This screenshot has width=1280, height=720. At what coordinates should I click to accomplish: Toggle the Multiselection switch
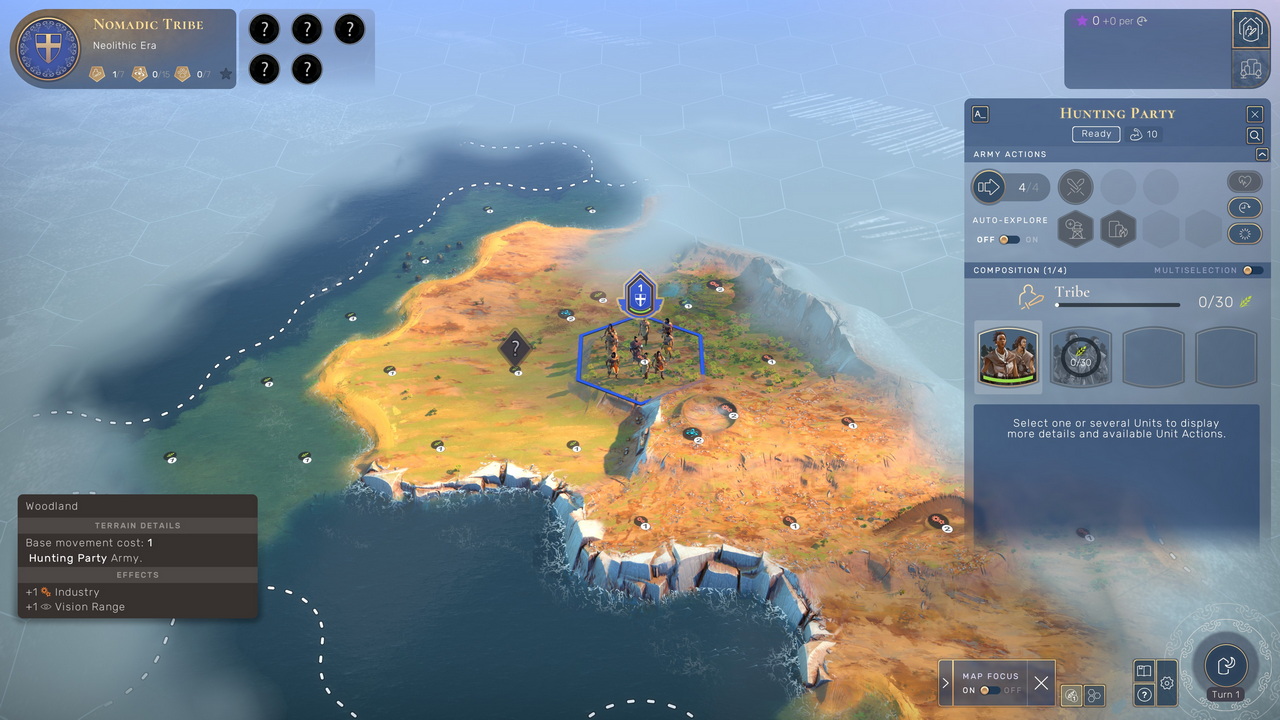click(x=1252, y=270)
